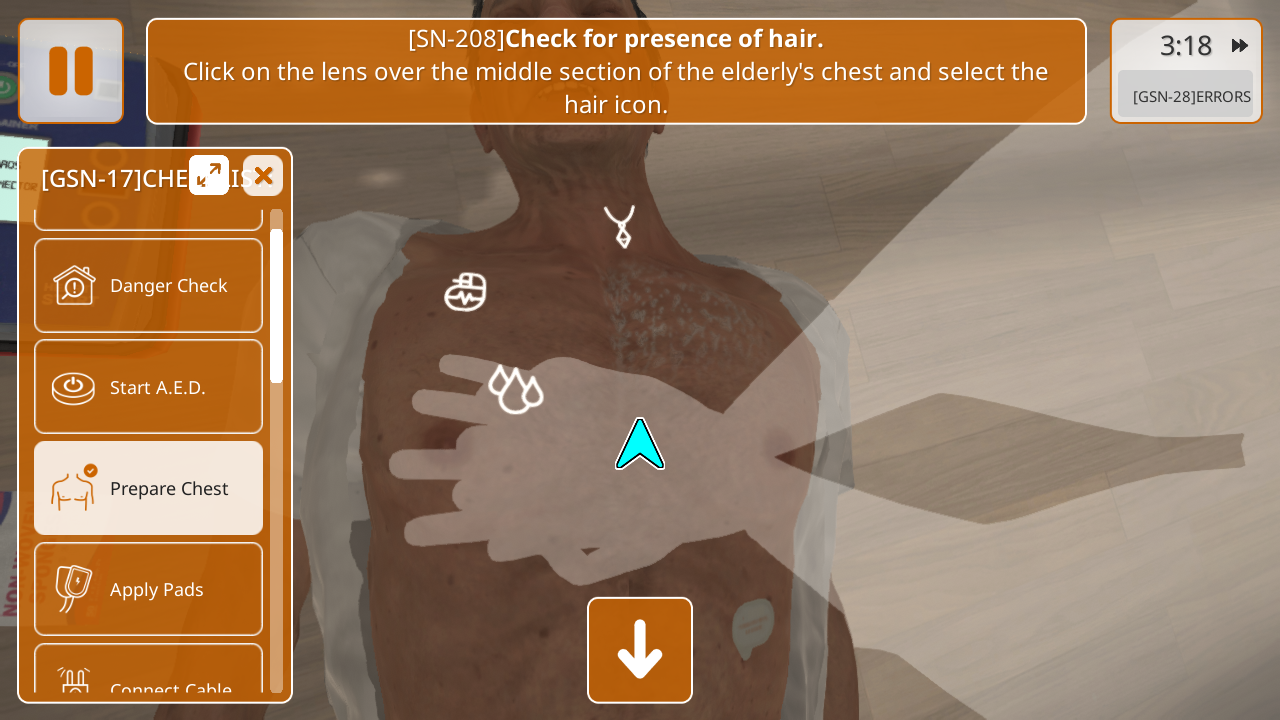Image resolution: width=1280 pixels, height=720 pixels.
Task: Close the checklist panel
Action: pyautogui.click(x=263, y=175)
